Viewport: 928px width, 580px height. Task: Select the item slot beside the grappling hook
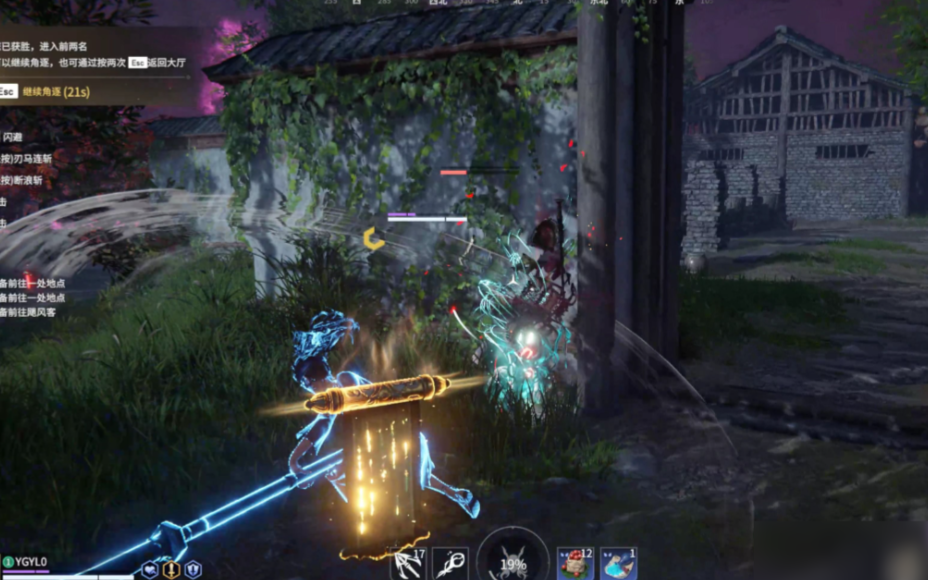(x=451, y=564)
